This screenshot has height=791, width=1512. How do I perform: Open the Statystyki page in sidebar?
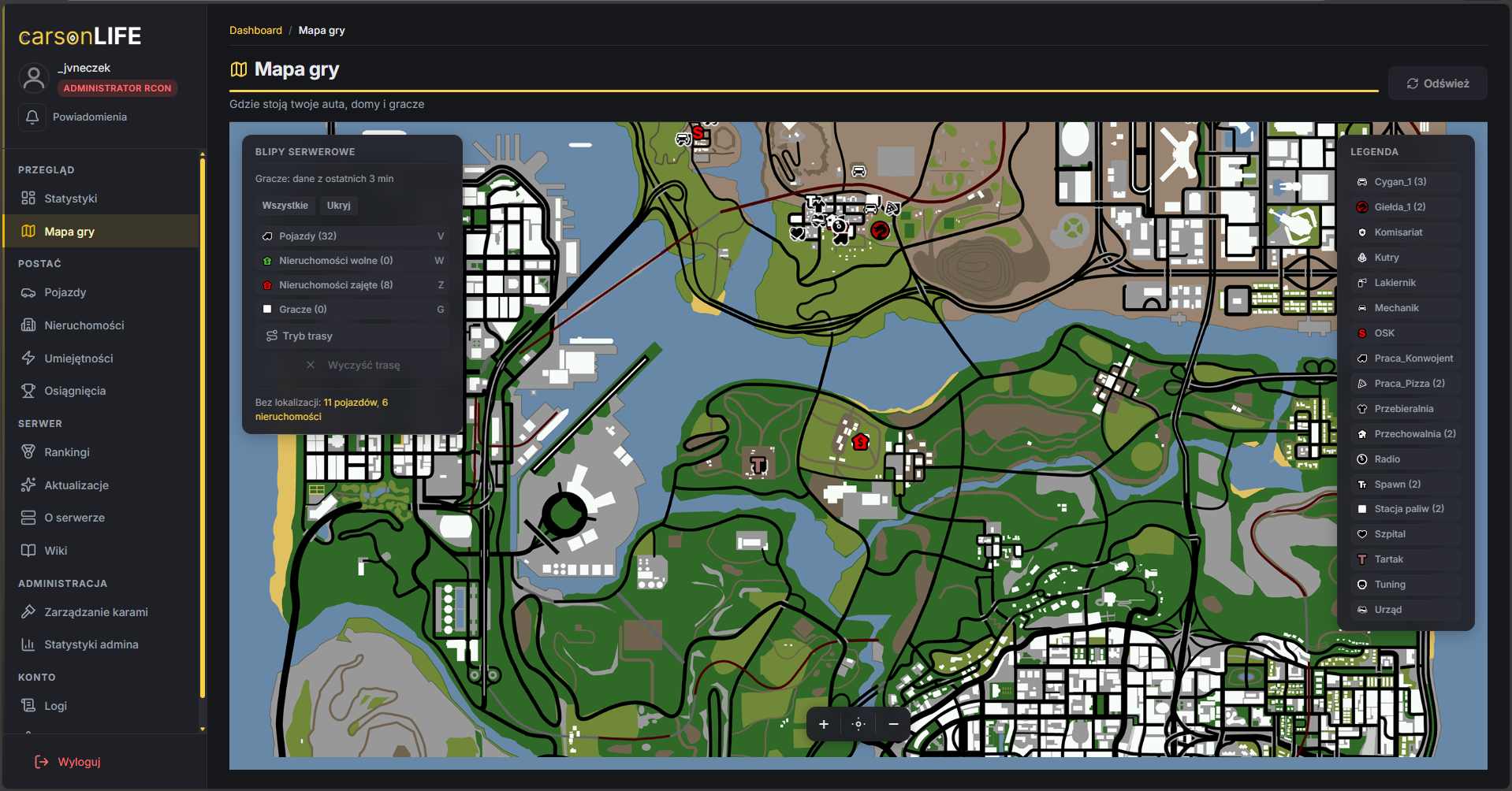70,199
